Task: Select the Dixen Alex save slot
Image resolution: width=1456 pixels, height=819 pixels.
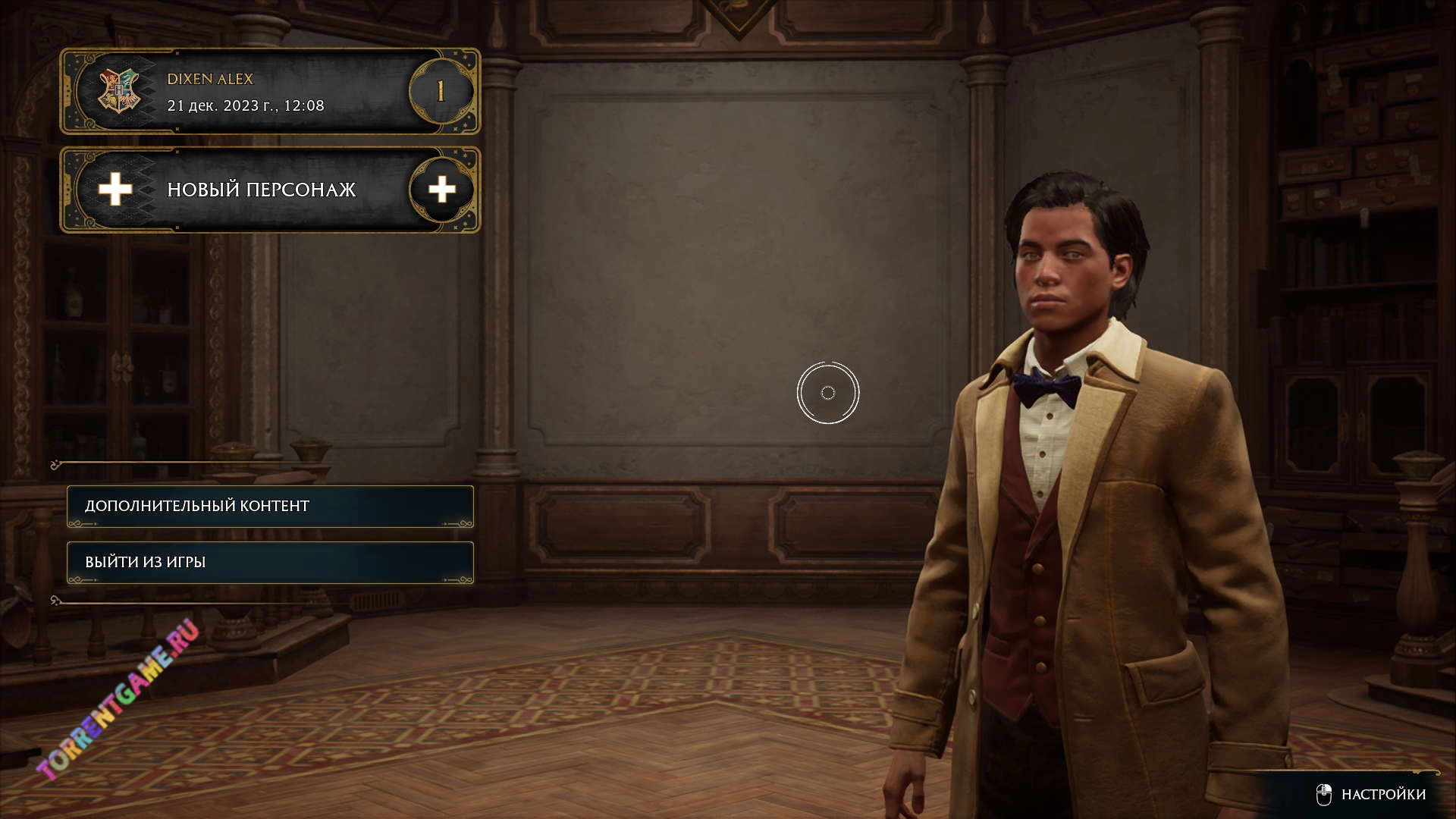Action: pos(269,92)
